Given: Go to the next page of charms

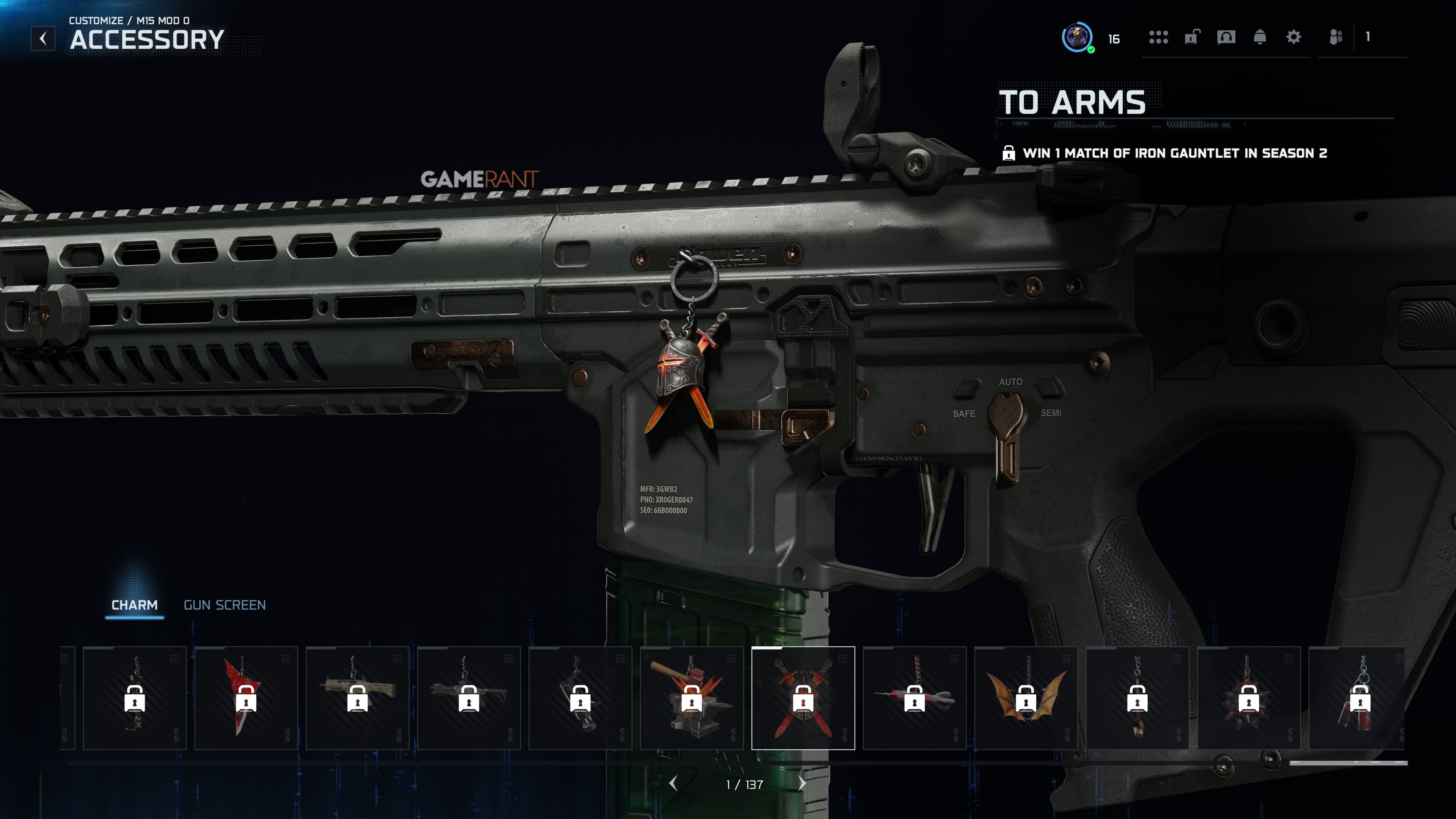Looking at the screenshot, I should point(802,784).
